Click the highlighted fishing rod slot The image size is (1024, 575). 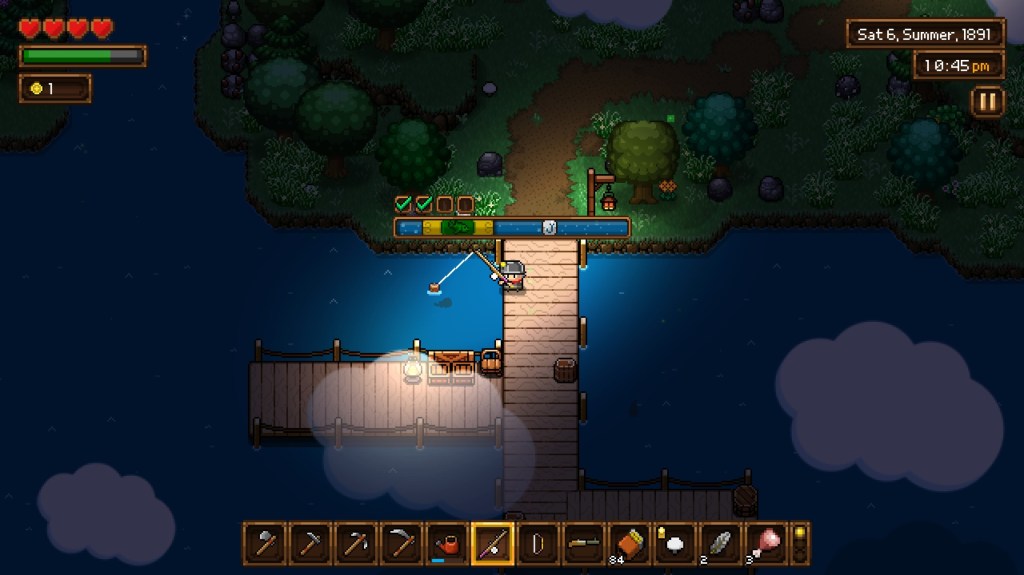(492, 543)
